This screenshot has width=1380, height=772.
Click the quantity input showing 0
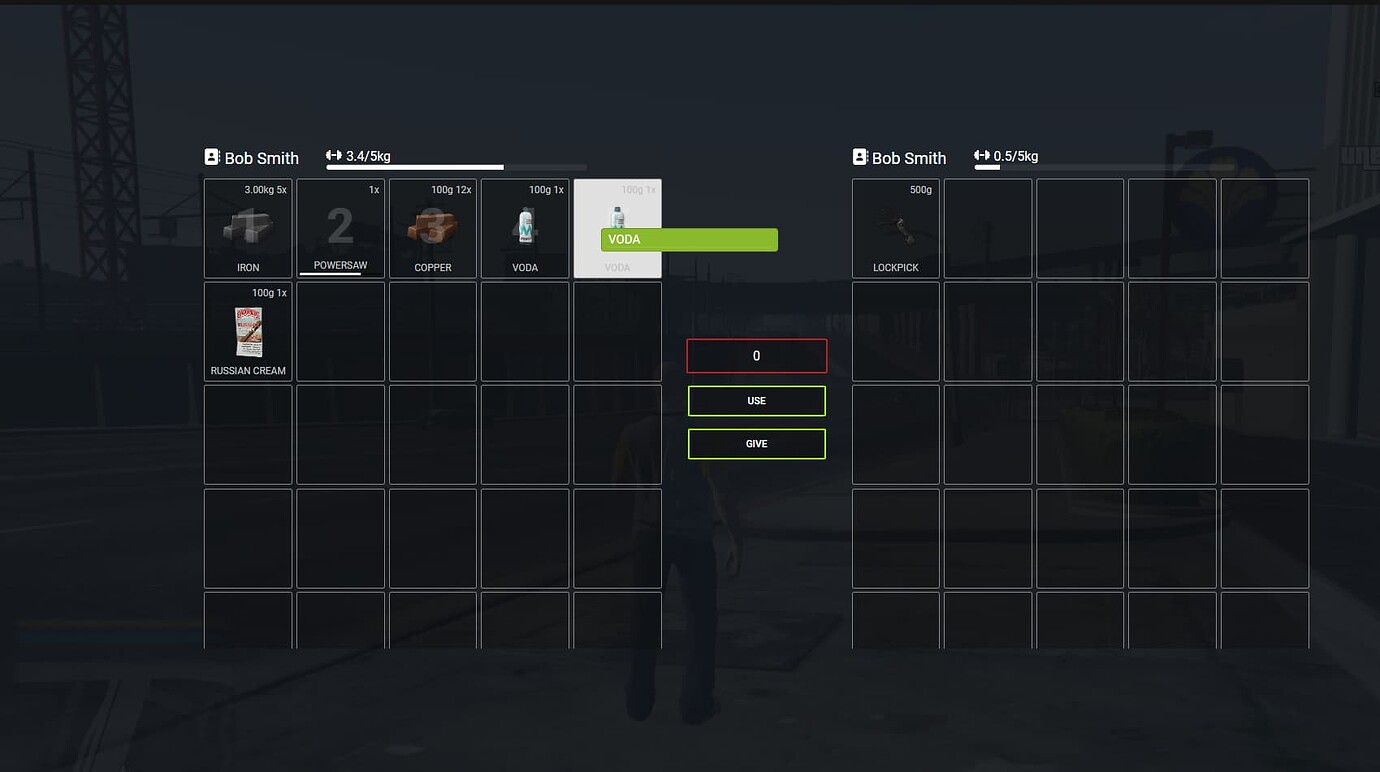coord(756,355)
